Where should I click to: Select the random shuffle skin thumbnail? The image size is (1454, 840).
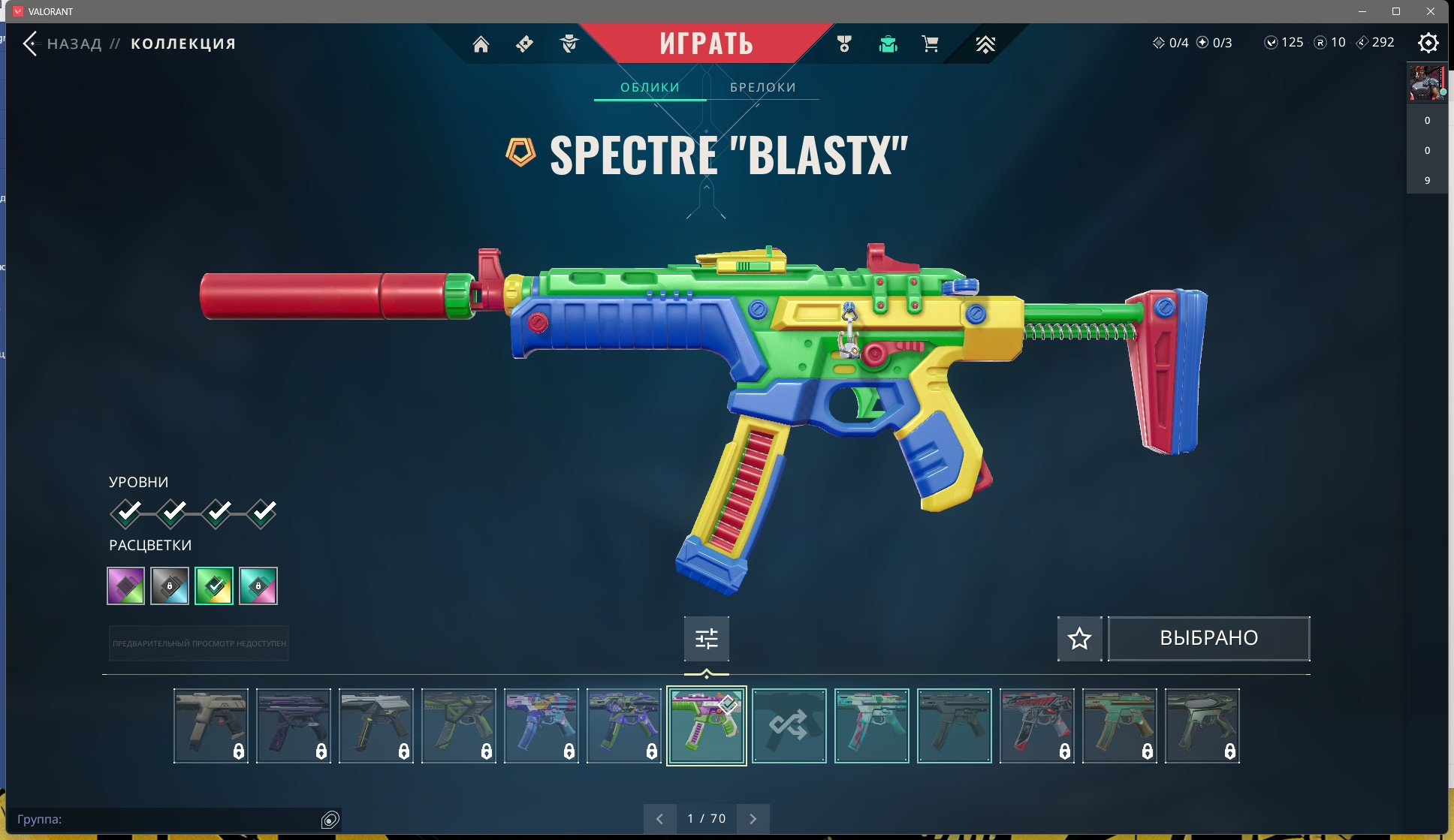coord(789,725)
